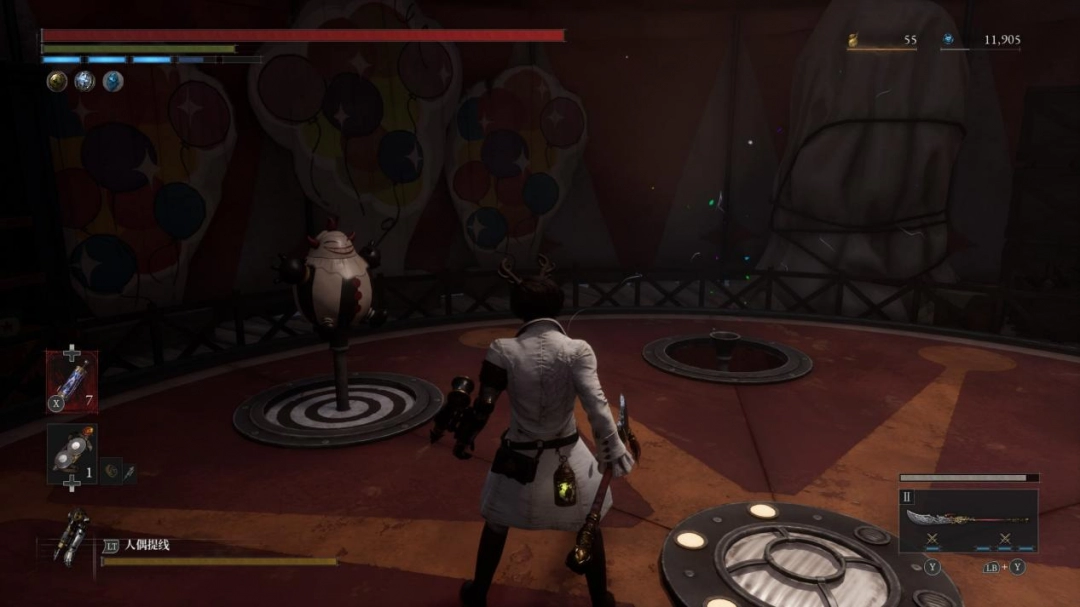Screen dimensions: 1080x607
Task: Click the white crystal status buff icon
Action: coord(85,82)
